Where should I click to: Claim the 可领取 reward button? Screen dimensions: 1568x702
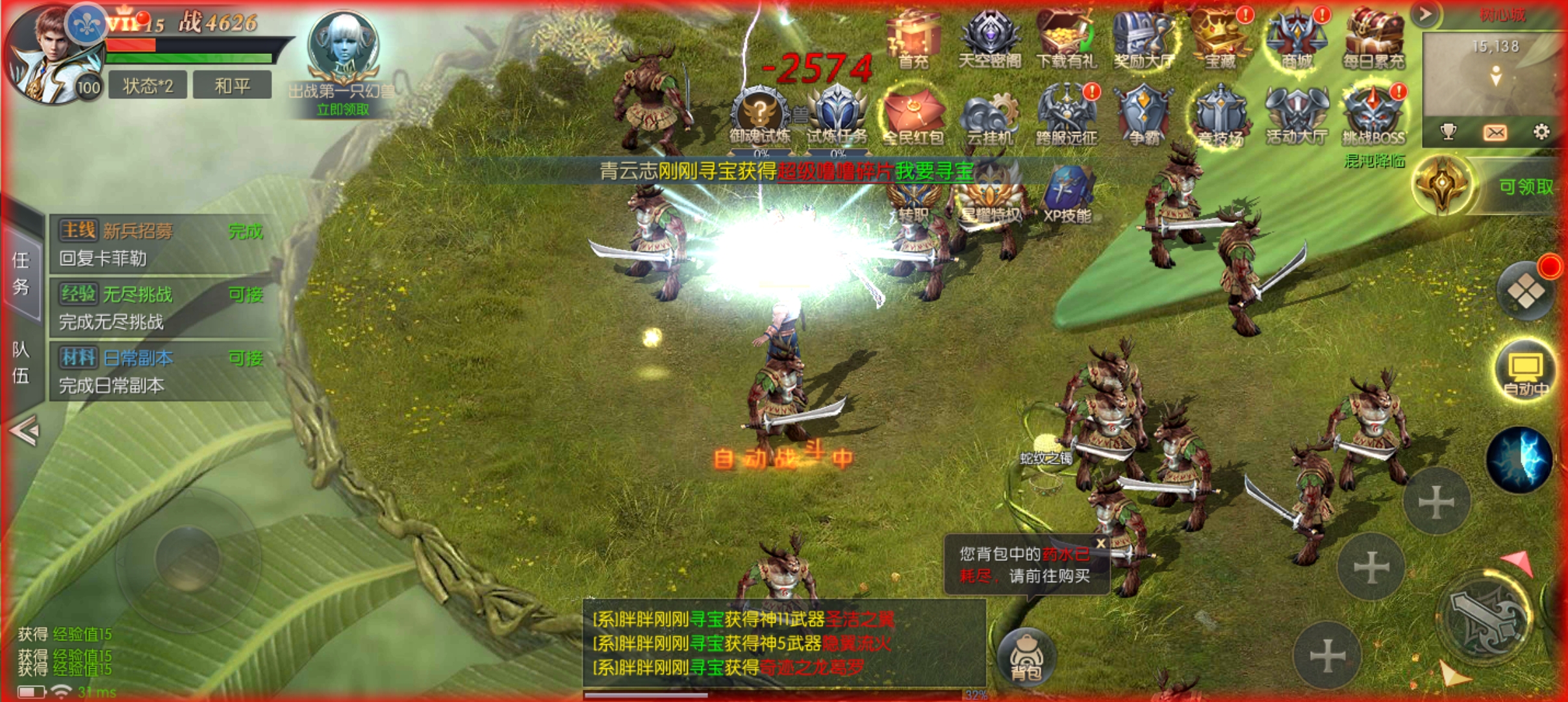(1525, 187)
